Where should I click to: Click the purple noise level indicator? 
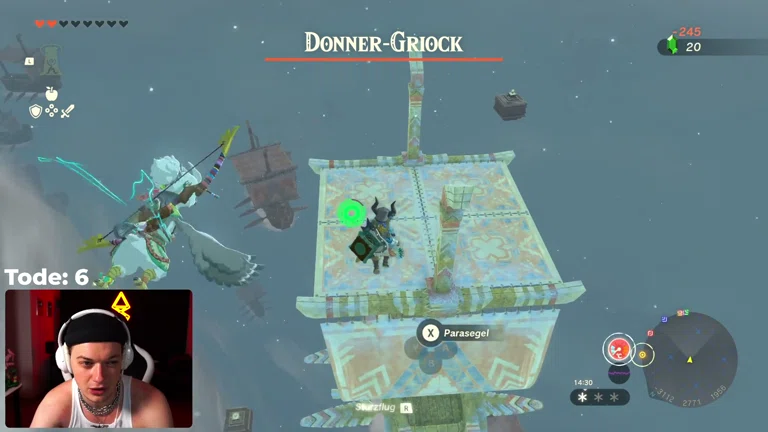tap(619, 375)
